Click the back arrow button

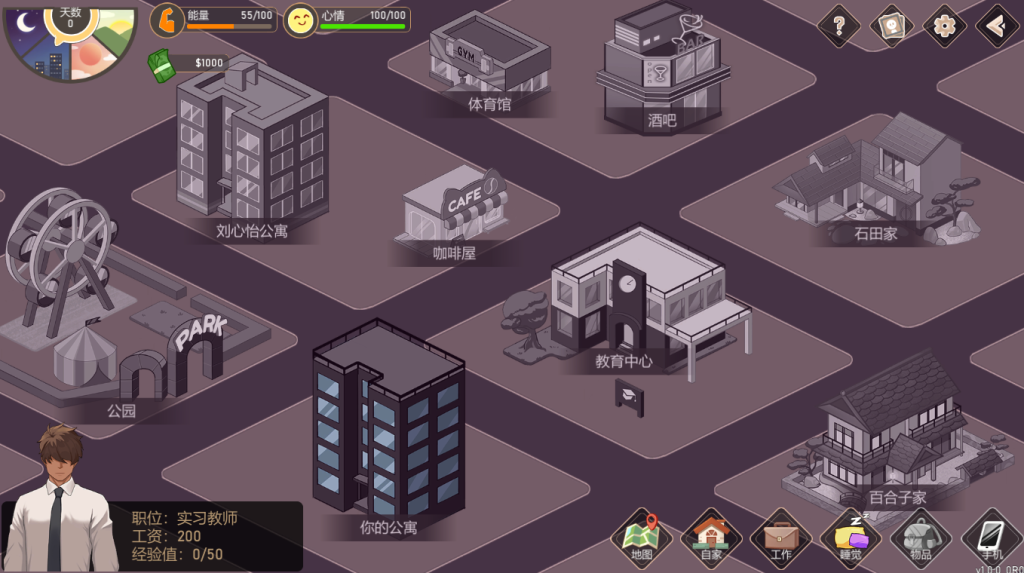pyautogui.click(x=996, y=26)
